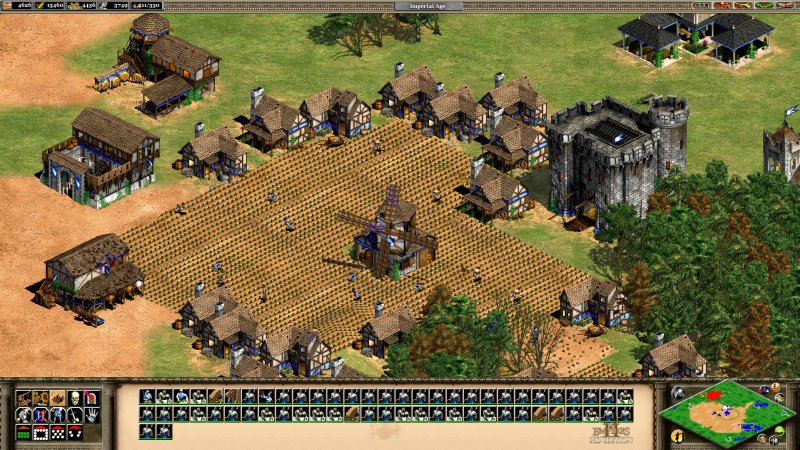
Task: Activate the white hand stop command
Action: pyautogui.click(x=92, y=415)
